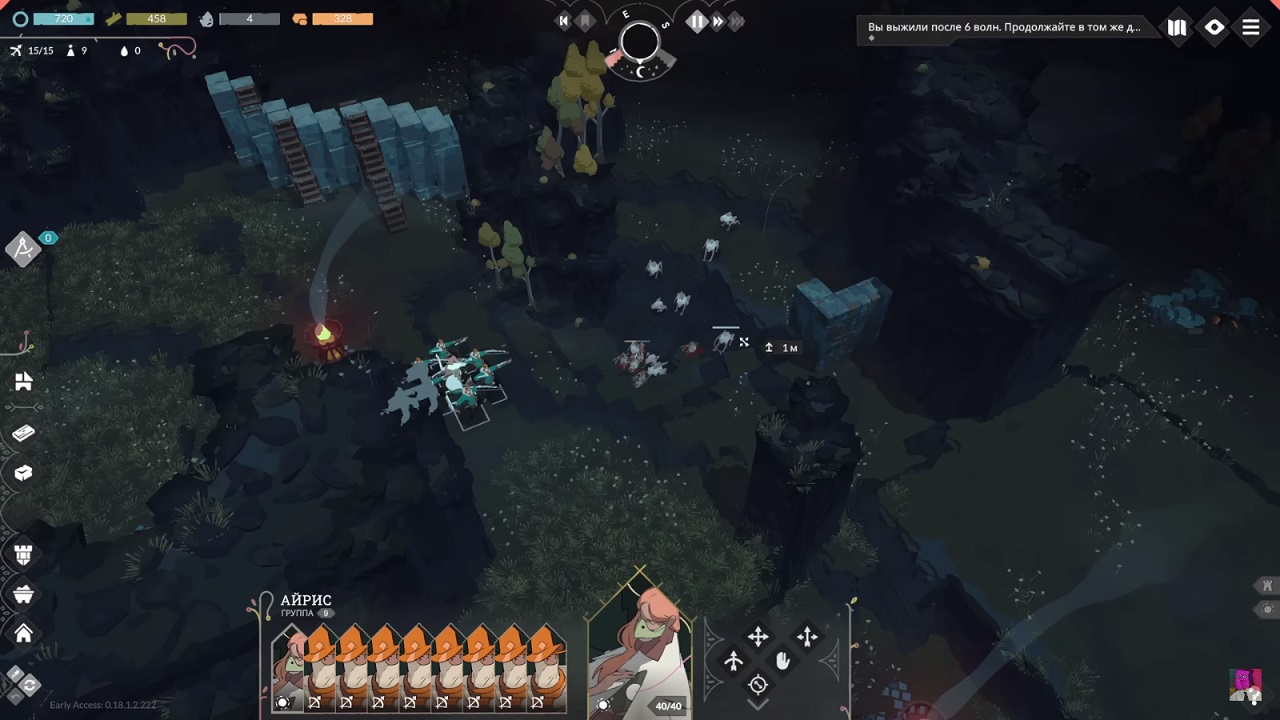Open the compass drafting tool icon
Screen dimensions: 1280x720
click(23, 248)
